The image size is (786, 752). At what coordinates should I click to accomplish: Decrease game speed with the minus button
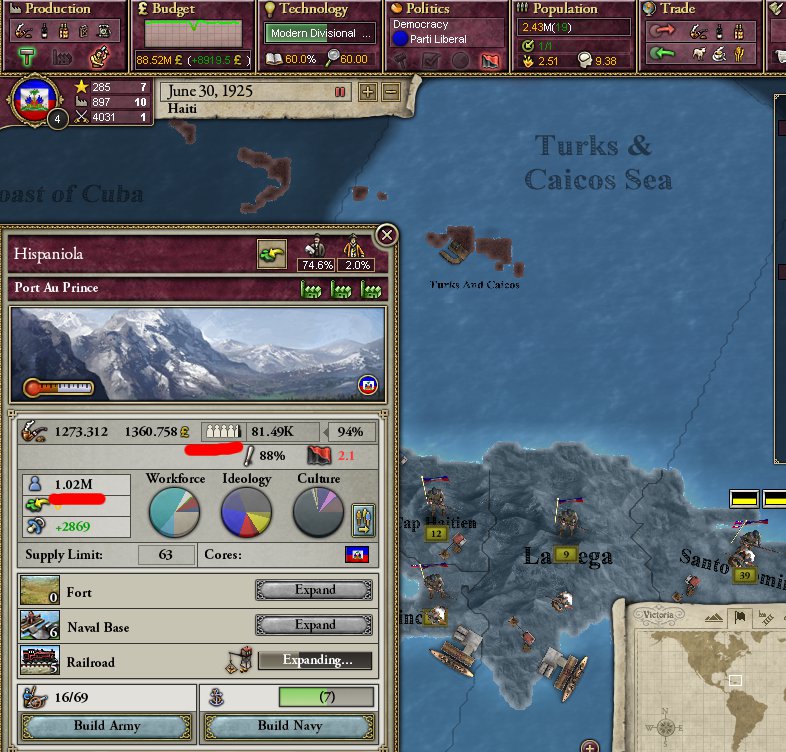click(x=390, y=92)
